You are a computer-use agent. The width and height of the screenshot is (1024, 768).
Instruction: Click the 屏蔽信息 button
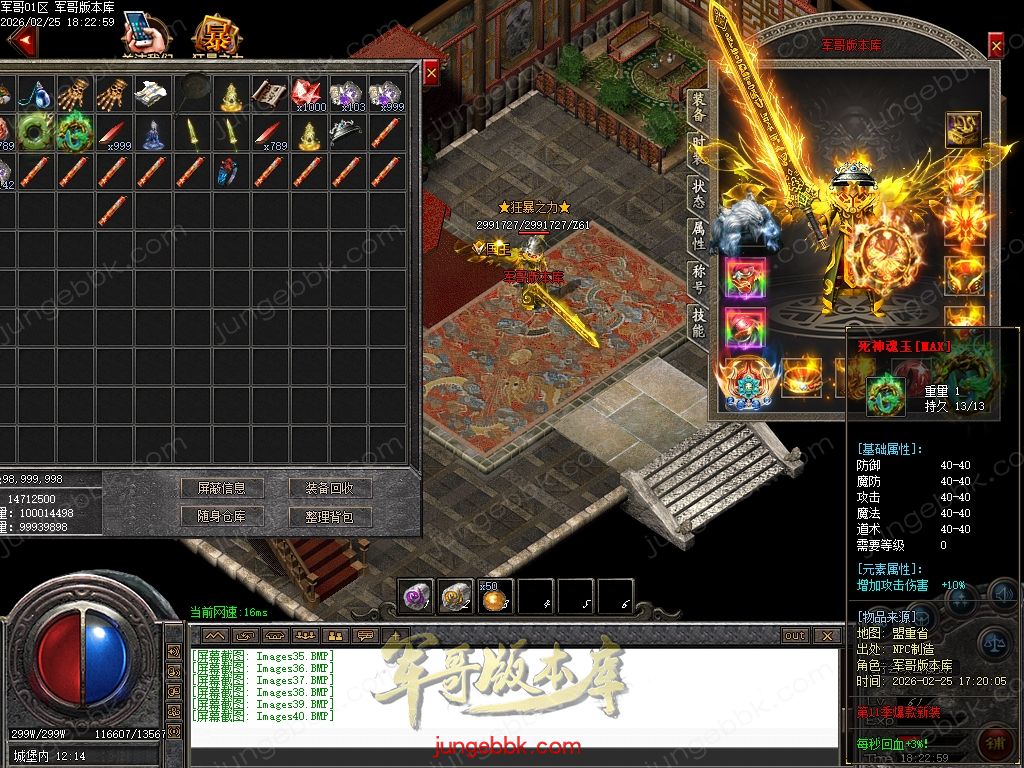coord(222,488)
